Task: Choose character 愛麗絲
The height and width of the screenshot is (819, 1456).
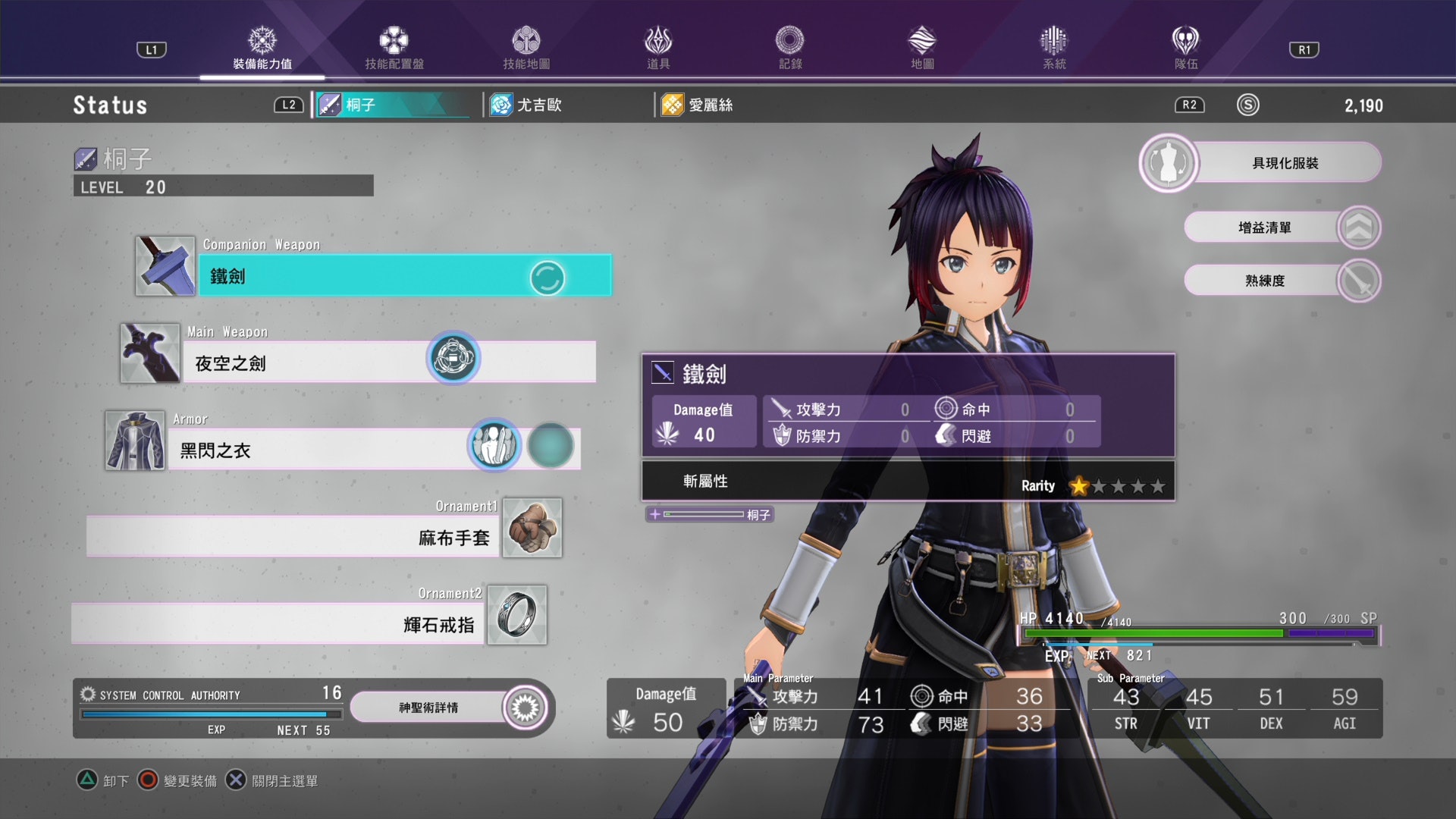Action: pos(710,105)
